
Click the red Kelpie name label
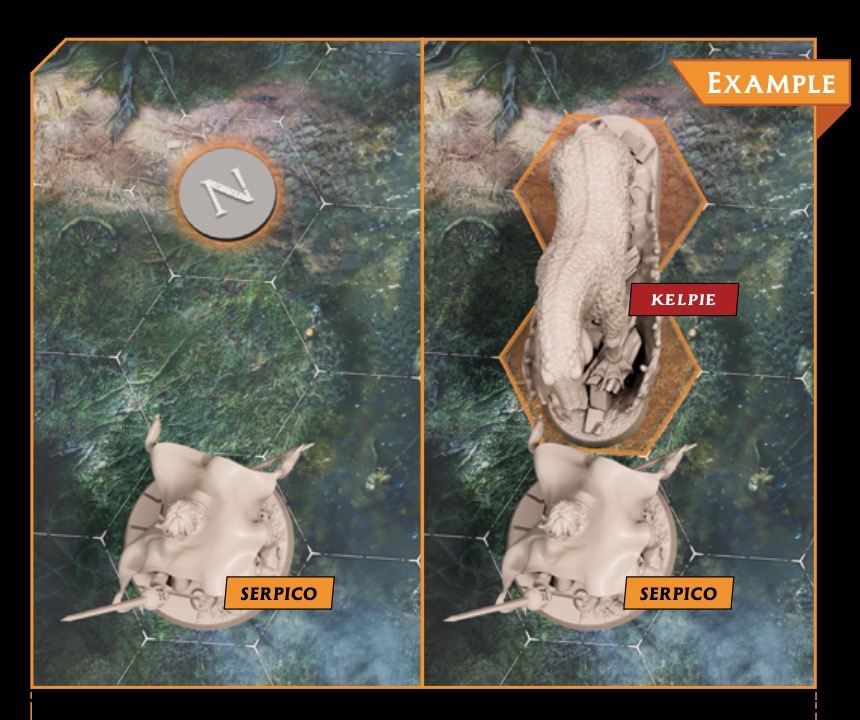point(683,299)
